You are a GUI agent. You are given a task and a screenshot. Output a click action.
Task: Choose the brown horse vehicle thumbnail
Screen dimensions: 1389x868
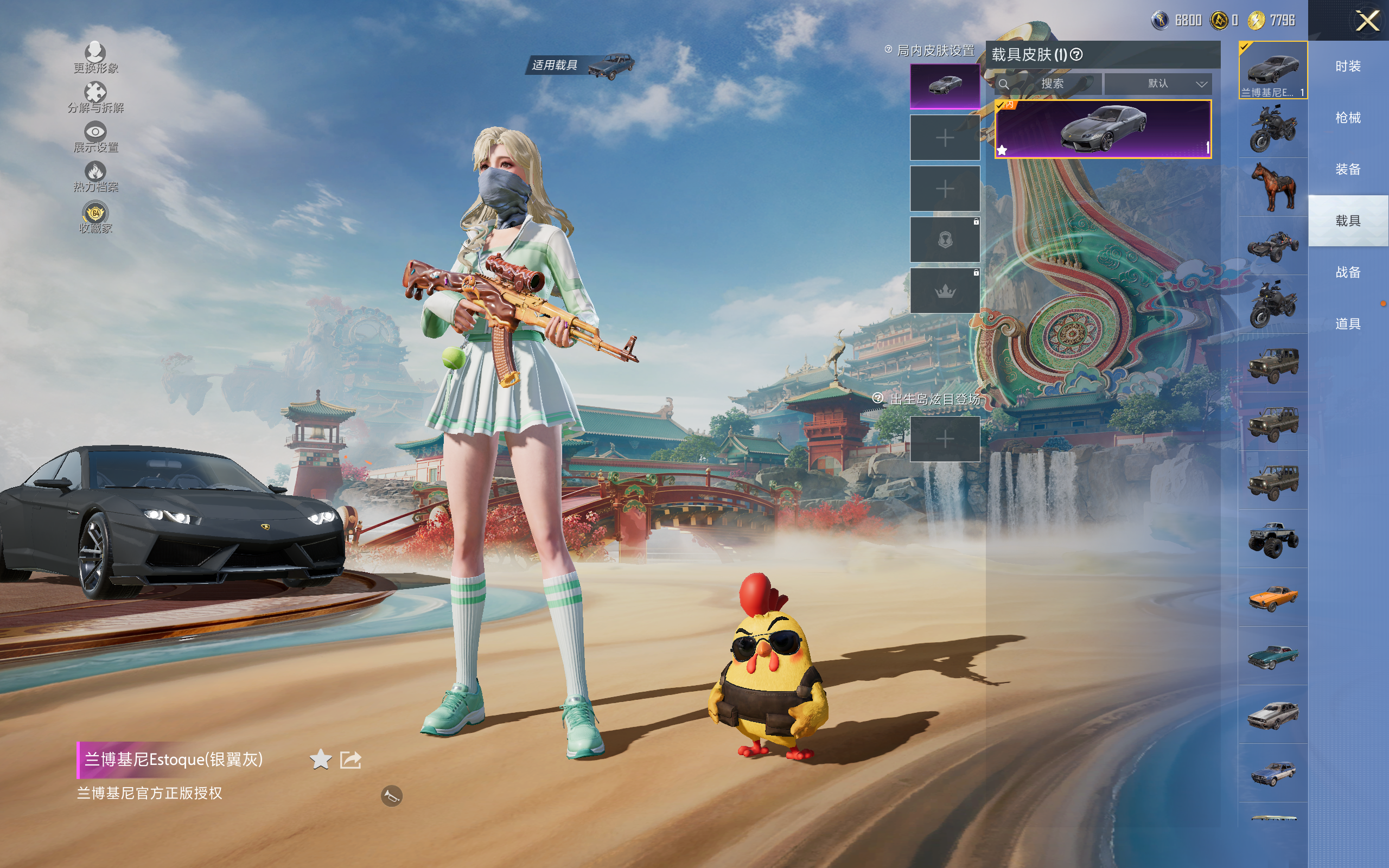point(1273,187)
